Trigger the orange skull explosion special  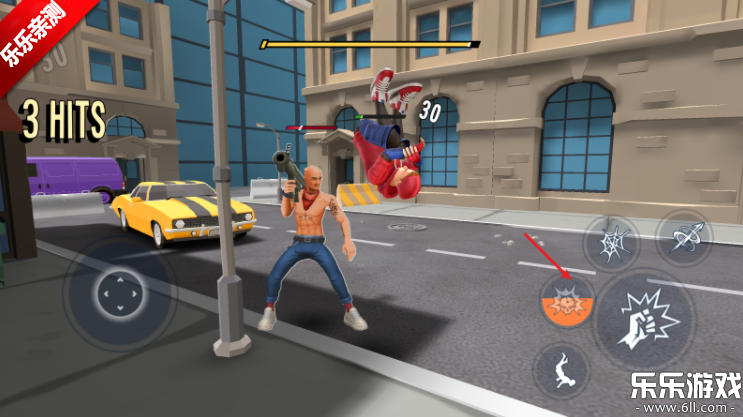(566, 299)
